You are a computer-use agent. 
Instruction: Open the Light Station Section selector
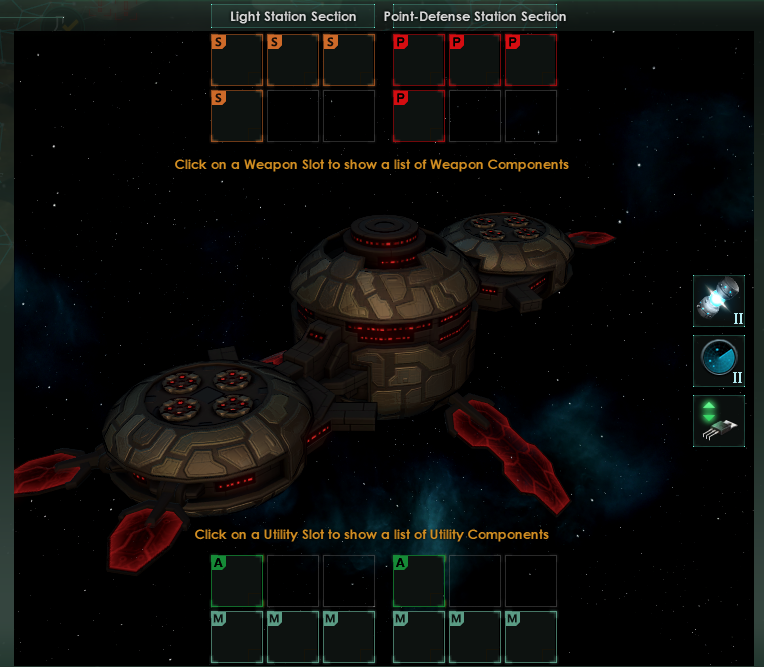(293, 16)
